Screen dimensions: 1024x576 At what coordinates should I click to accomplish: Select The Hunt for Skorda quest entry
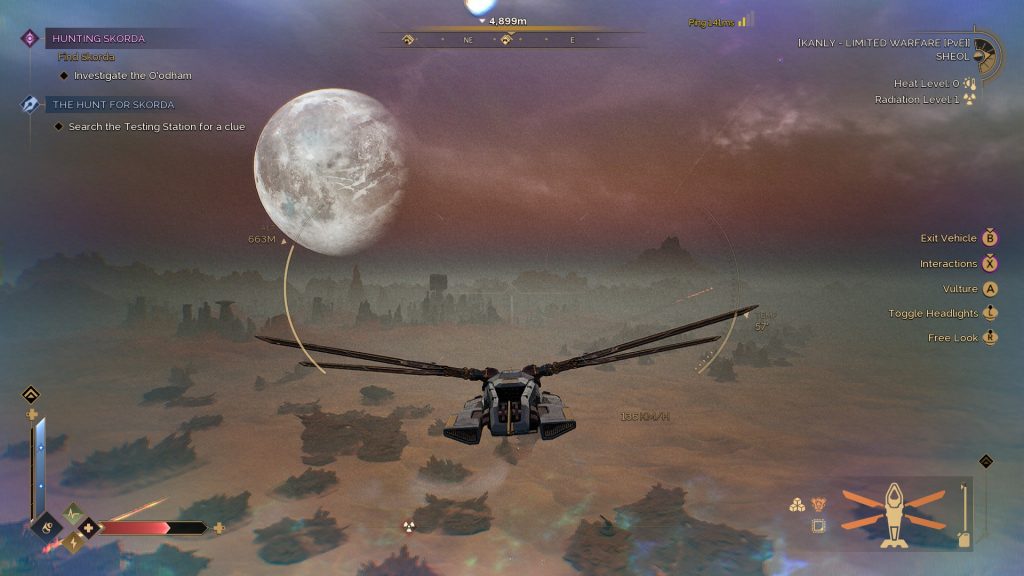tap(112, 104)
